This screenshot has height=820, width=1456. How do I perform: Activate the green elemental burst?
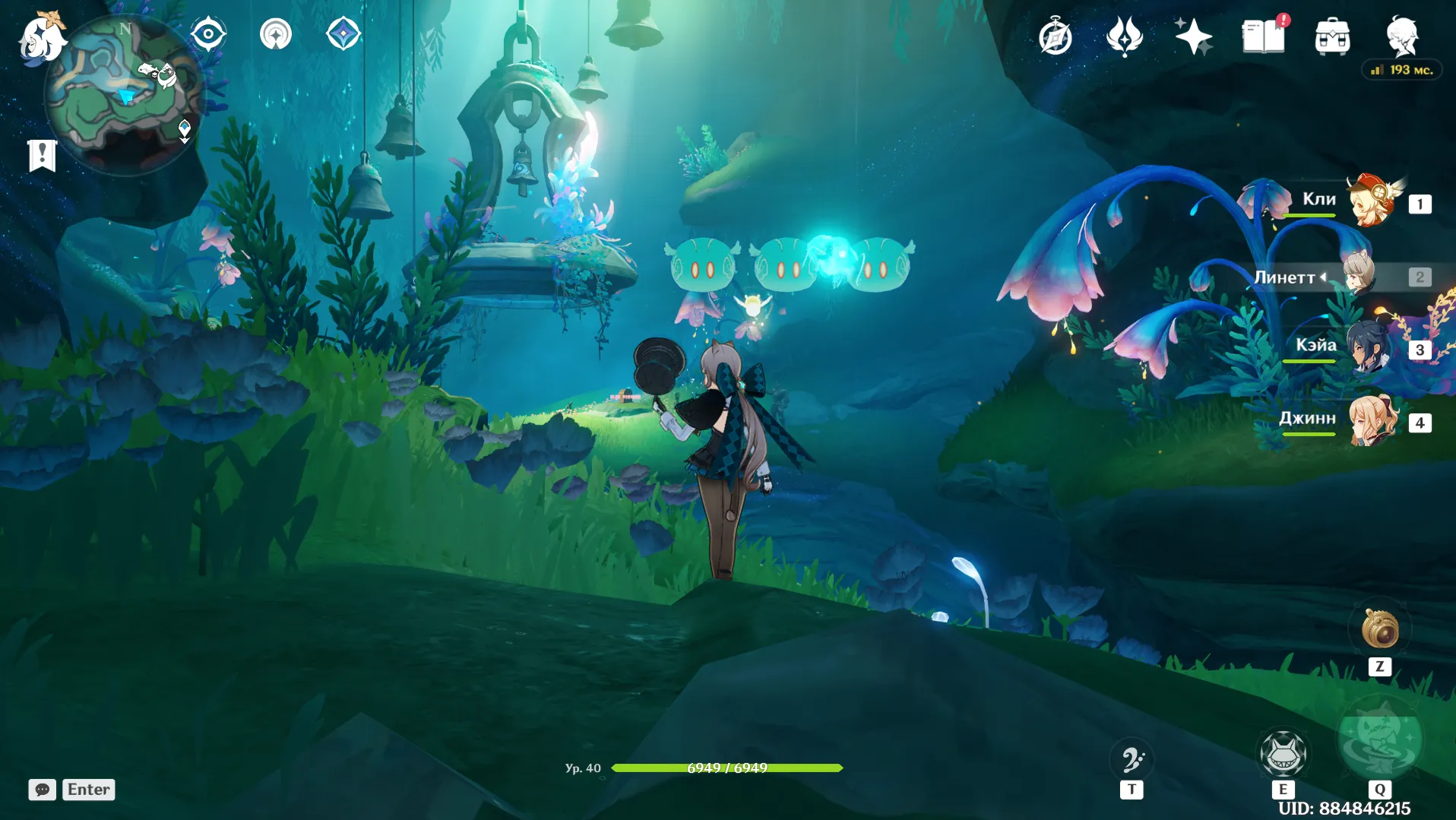point(1379,739)
